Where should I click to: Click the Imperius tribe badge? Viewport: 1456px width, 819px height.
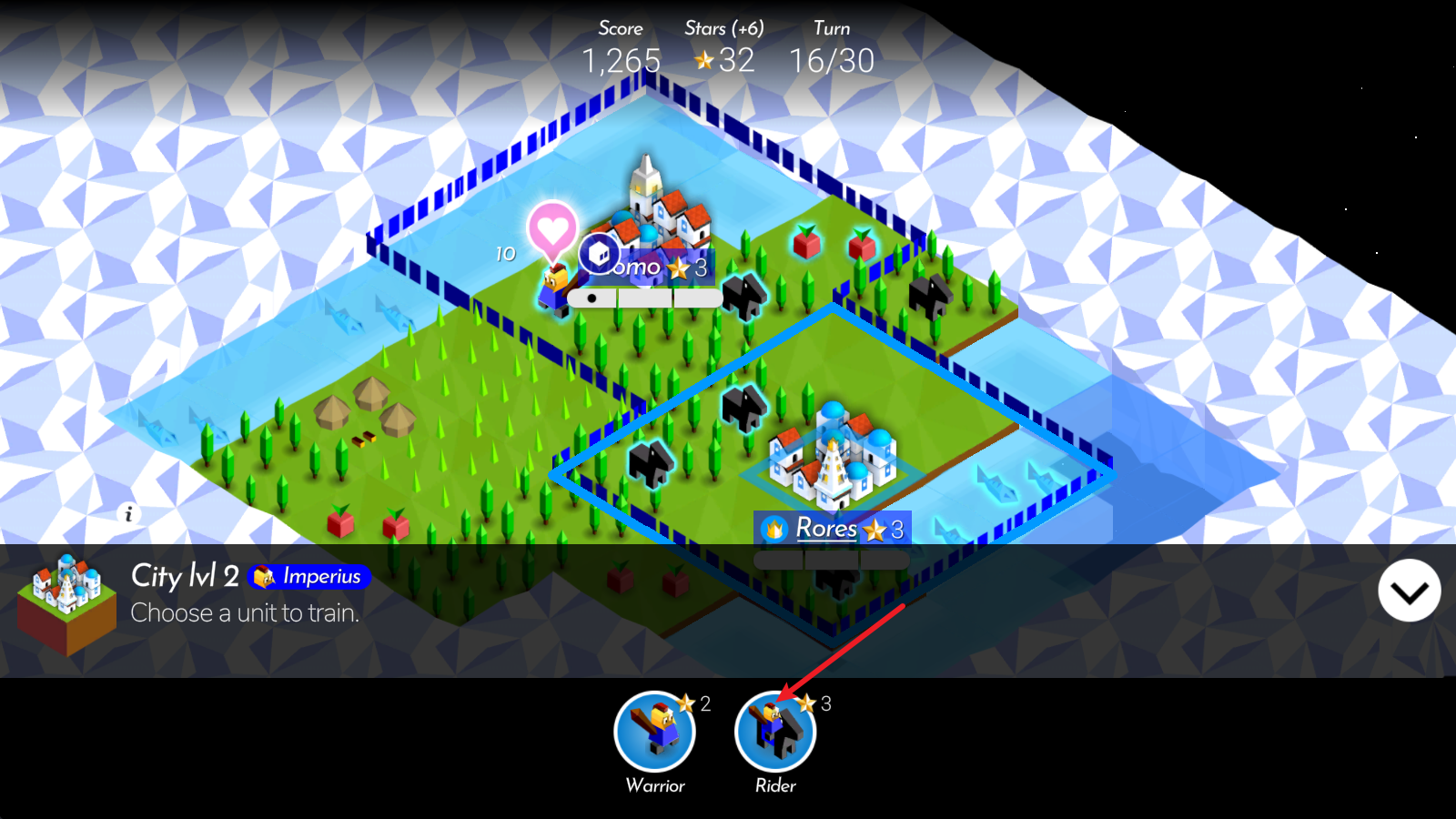[309, 577]
